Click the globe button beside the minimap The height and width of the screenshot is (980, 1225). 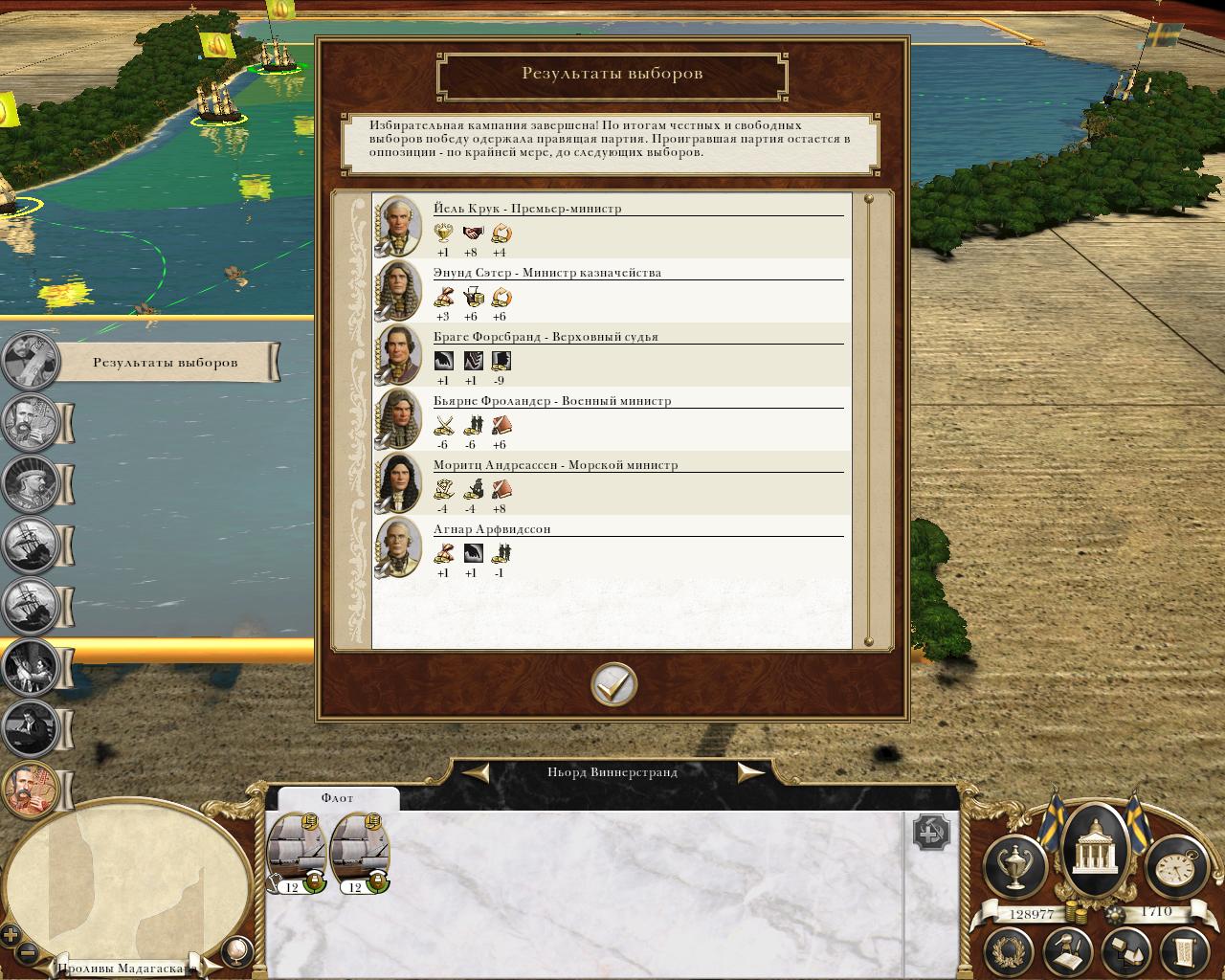pyautogui.click(x=235, y=950)
